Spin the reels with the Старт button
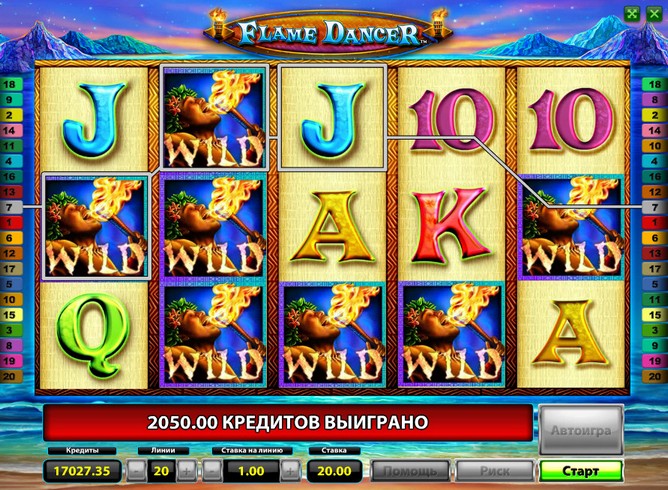Image resolution: width=668 pixels, height=490 pixels. tap(580, 470)
